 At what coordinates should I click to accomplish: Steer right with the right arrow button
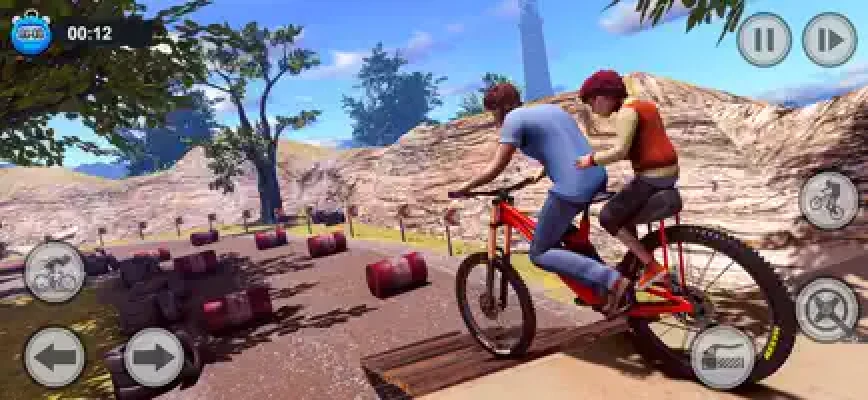pos(153,357)
